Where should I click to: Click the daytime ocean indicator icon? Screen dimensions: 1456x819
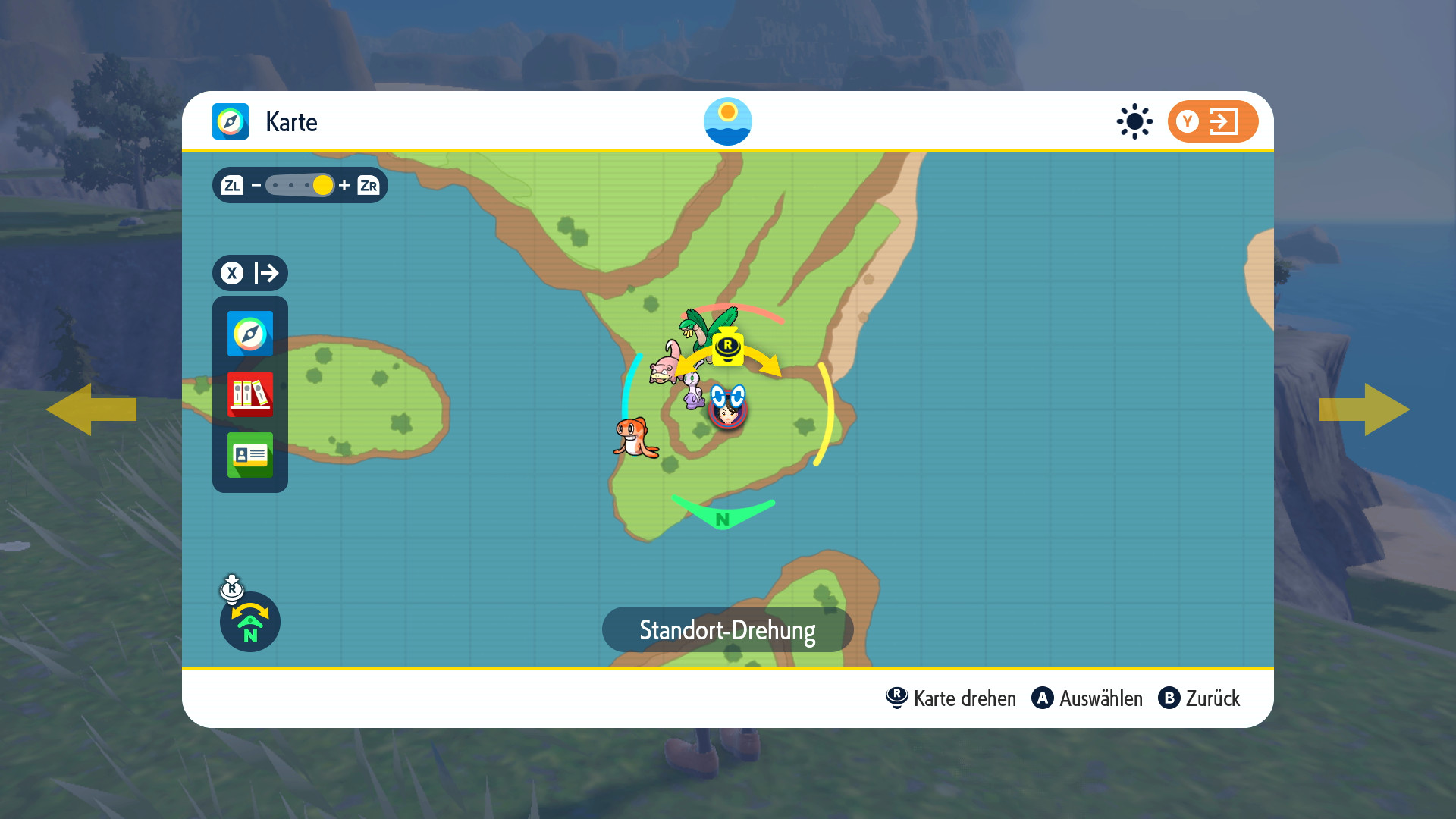[728, 121]
